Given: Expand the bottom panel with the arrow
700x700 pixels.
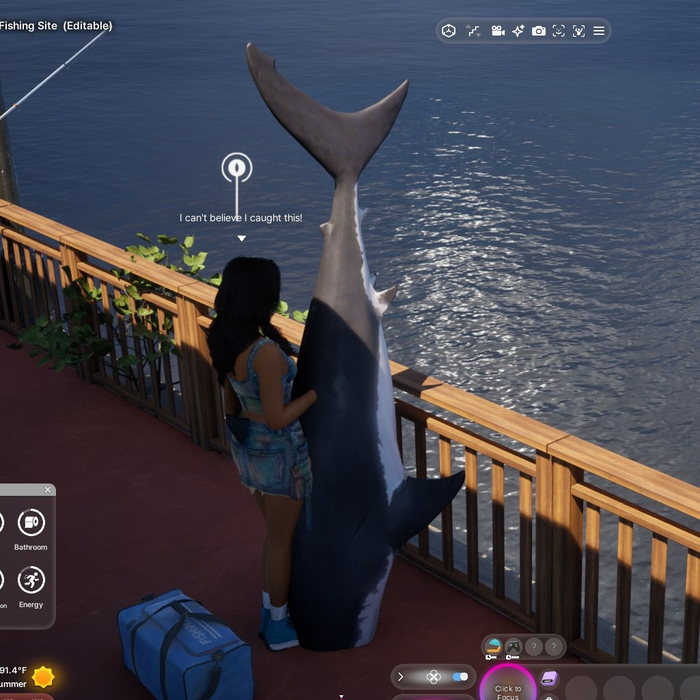Looking at the screenshot, I should tap(401, 677).
